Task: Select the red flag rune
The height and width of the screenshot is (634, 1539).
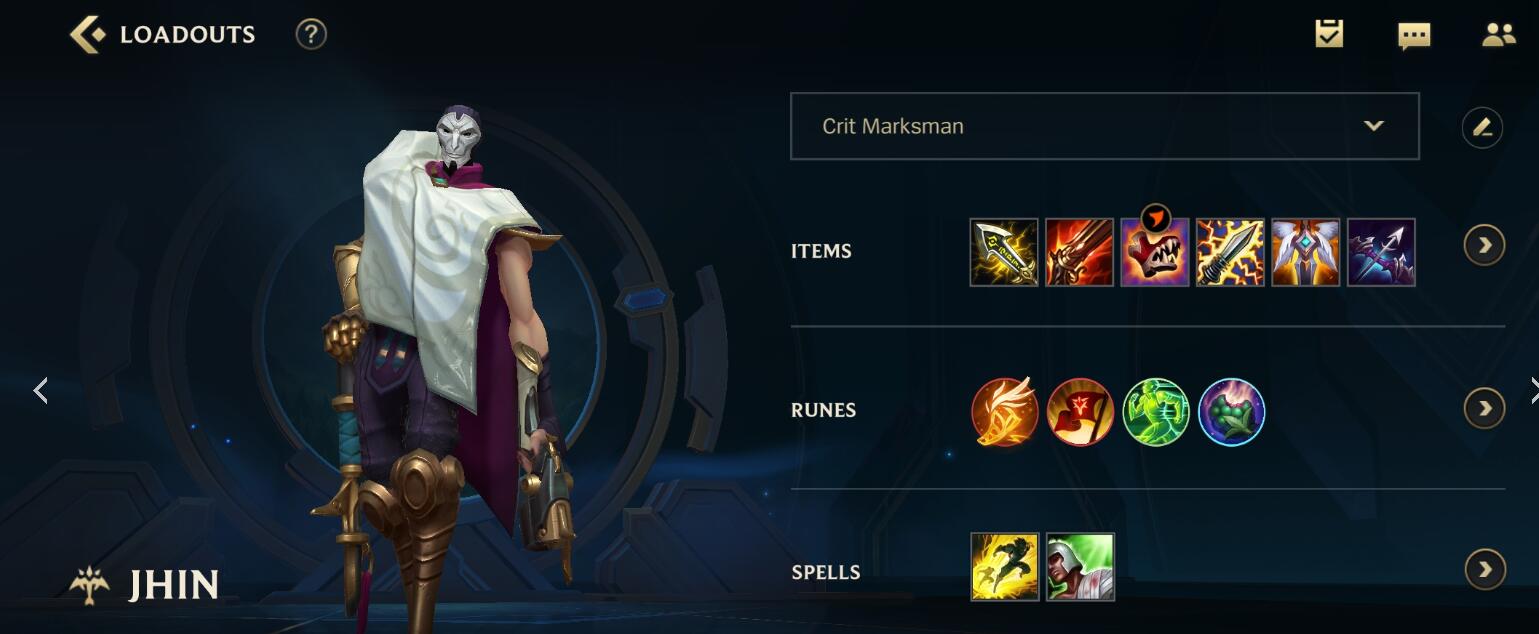Action: click(1080, 411)
